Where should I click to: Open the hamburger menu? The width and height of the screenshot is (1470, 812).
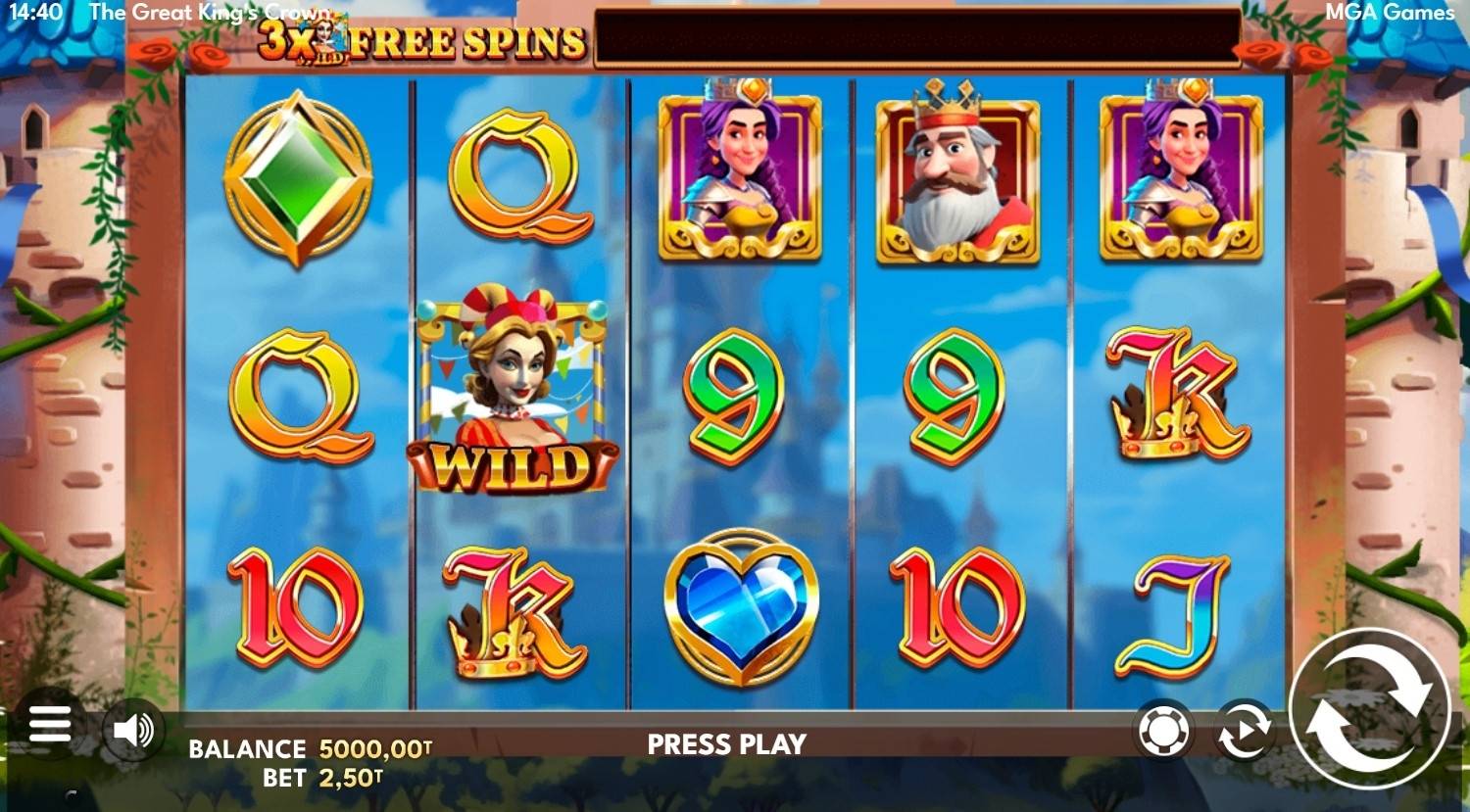(50, 727)
